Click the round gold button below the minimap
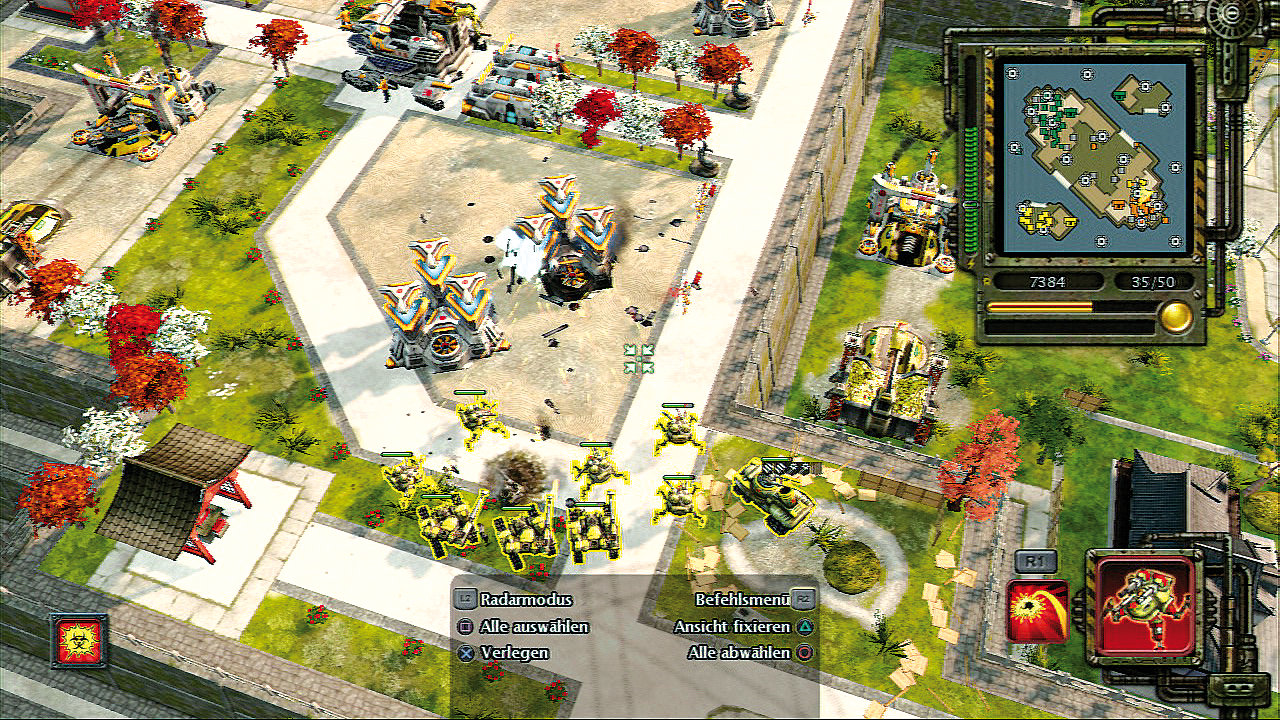 [1176, 317]
